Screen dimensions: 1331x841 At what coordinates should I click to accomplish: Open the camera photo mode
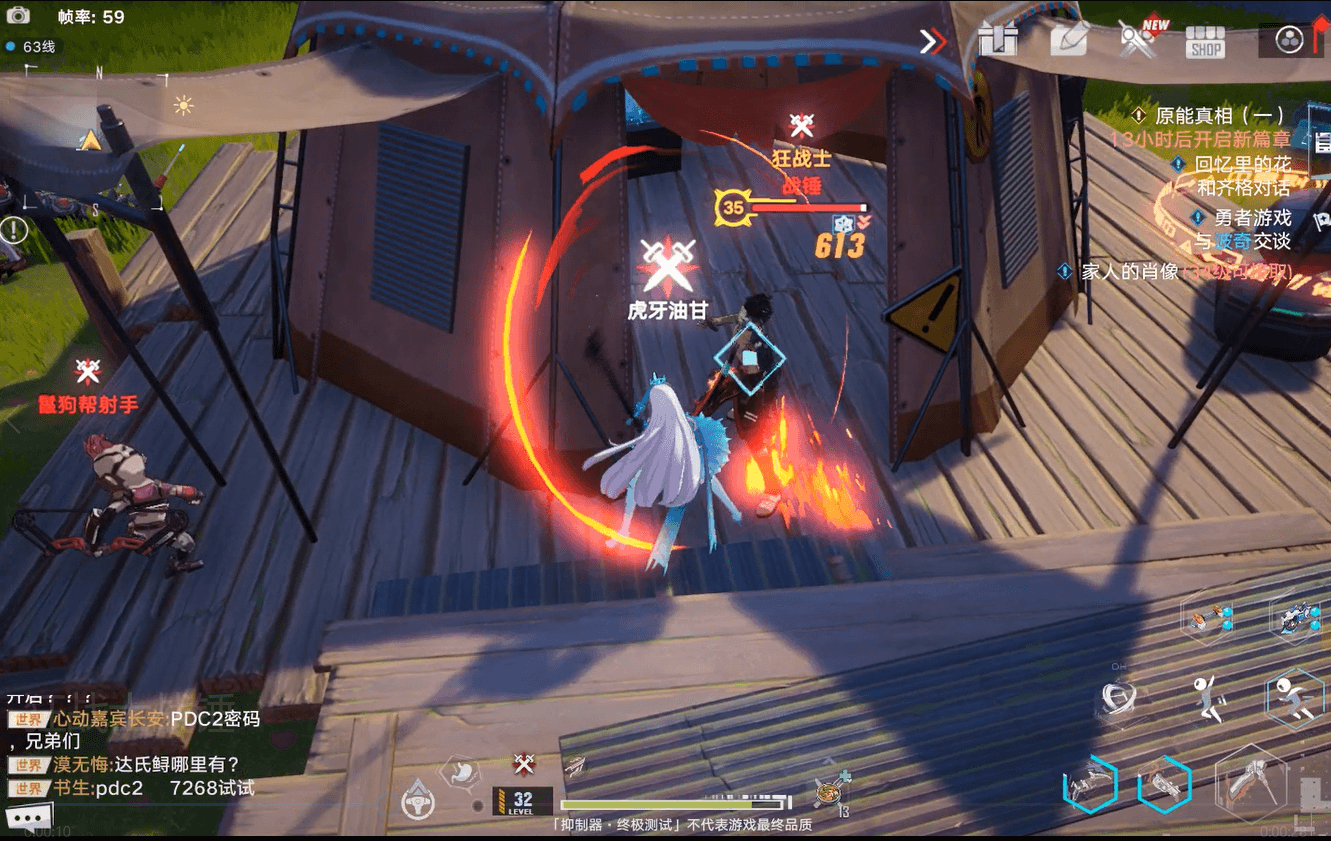(x=18, y=16)
